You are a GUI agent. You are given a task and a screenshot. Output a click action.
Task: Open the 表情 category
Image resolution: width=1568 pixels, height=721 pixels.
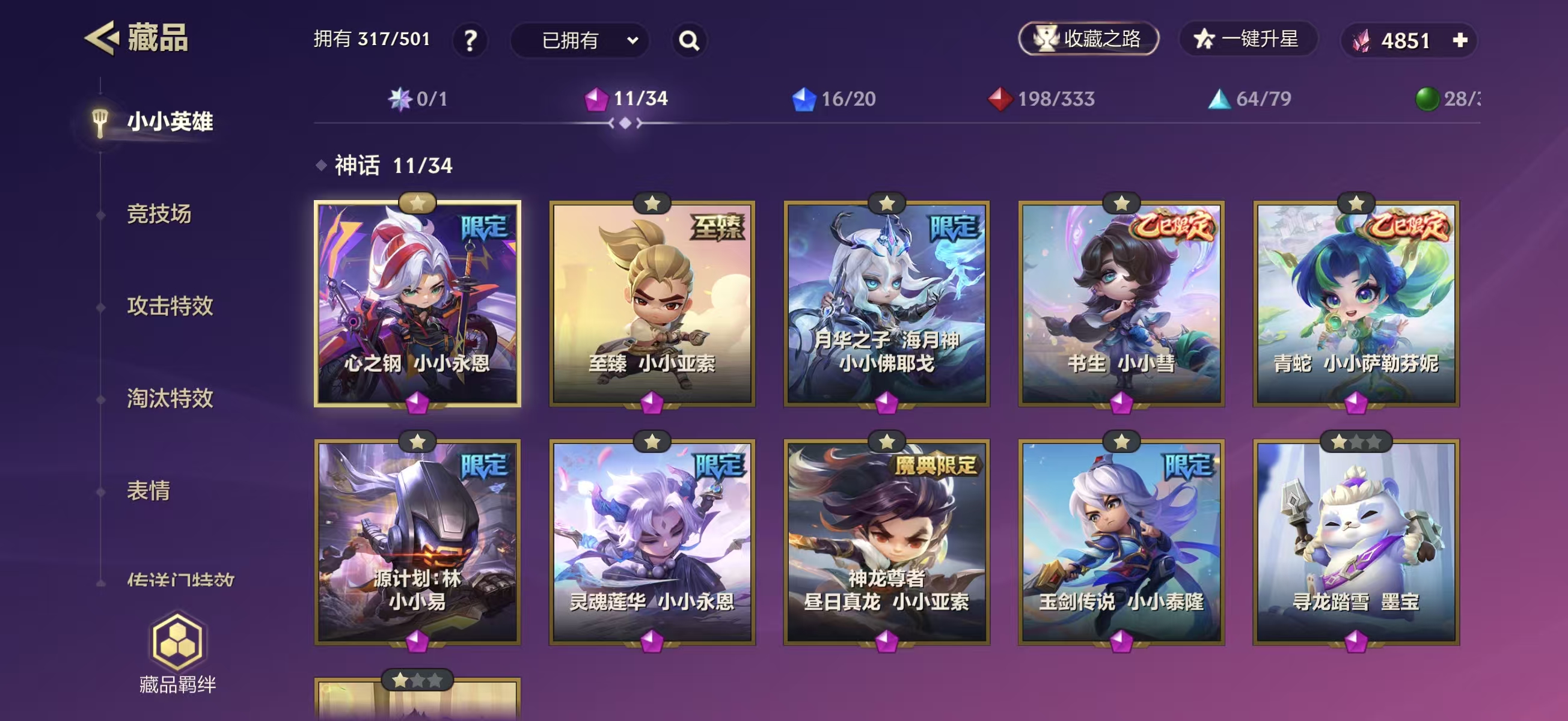(x=149, y=490)
